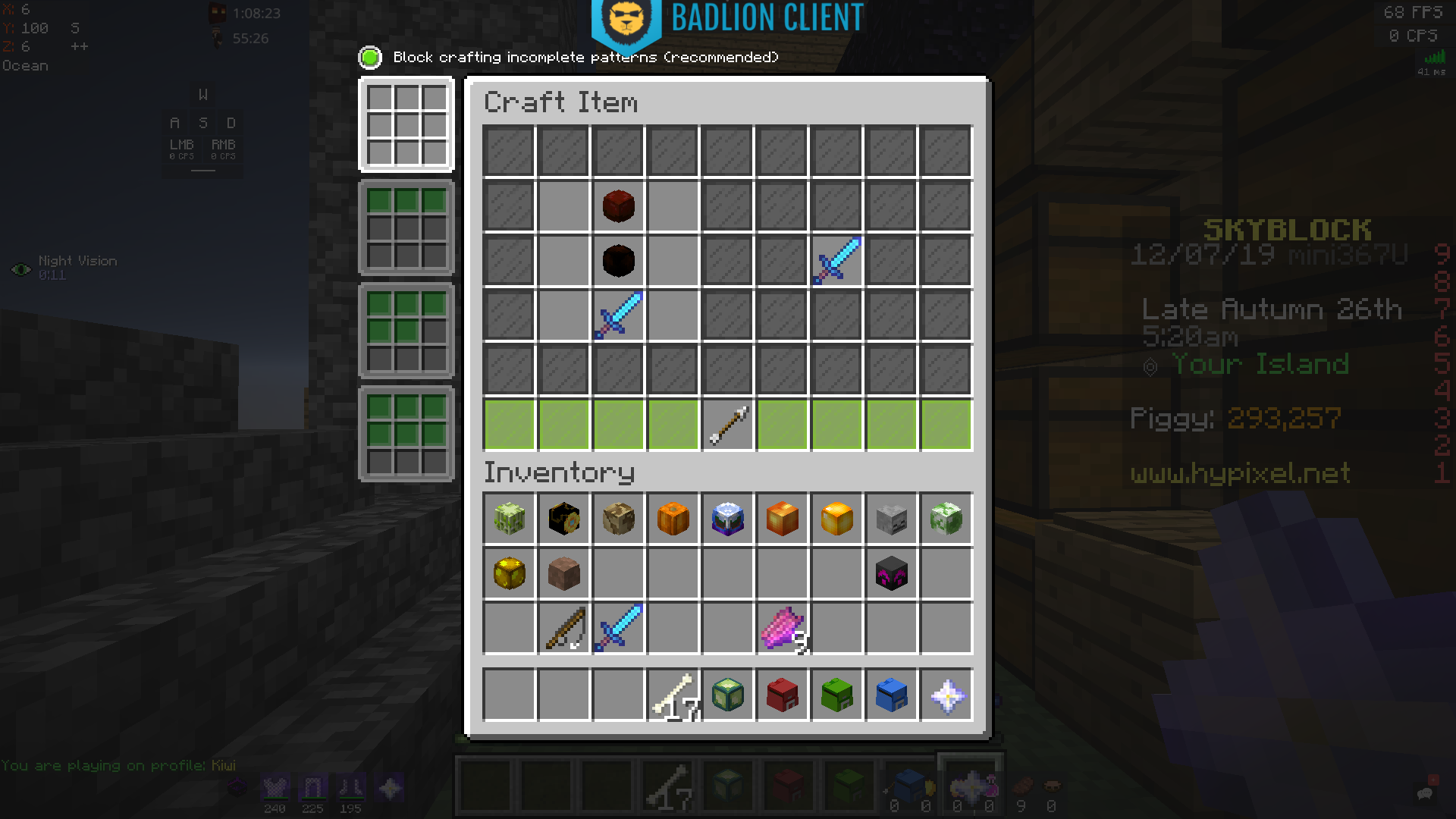Toggle Block crafting incomplete patterns setting
The image size is (1456, 819).
pos(369,57)
